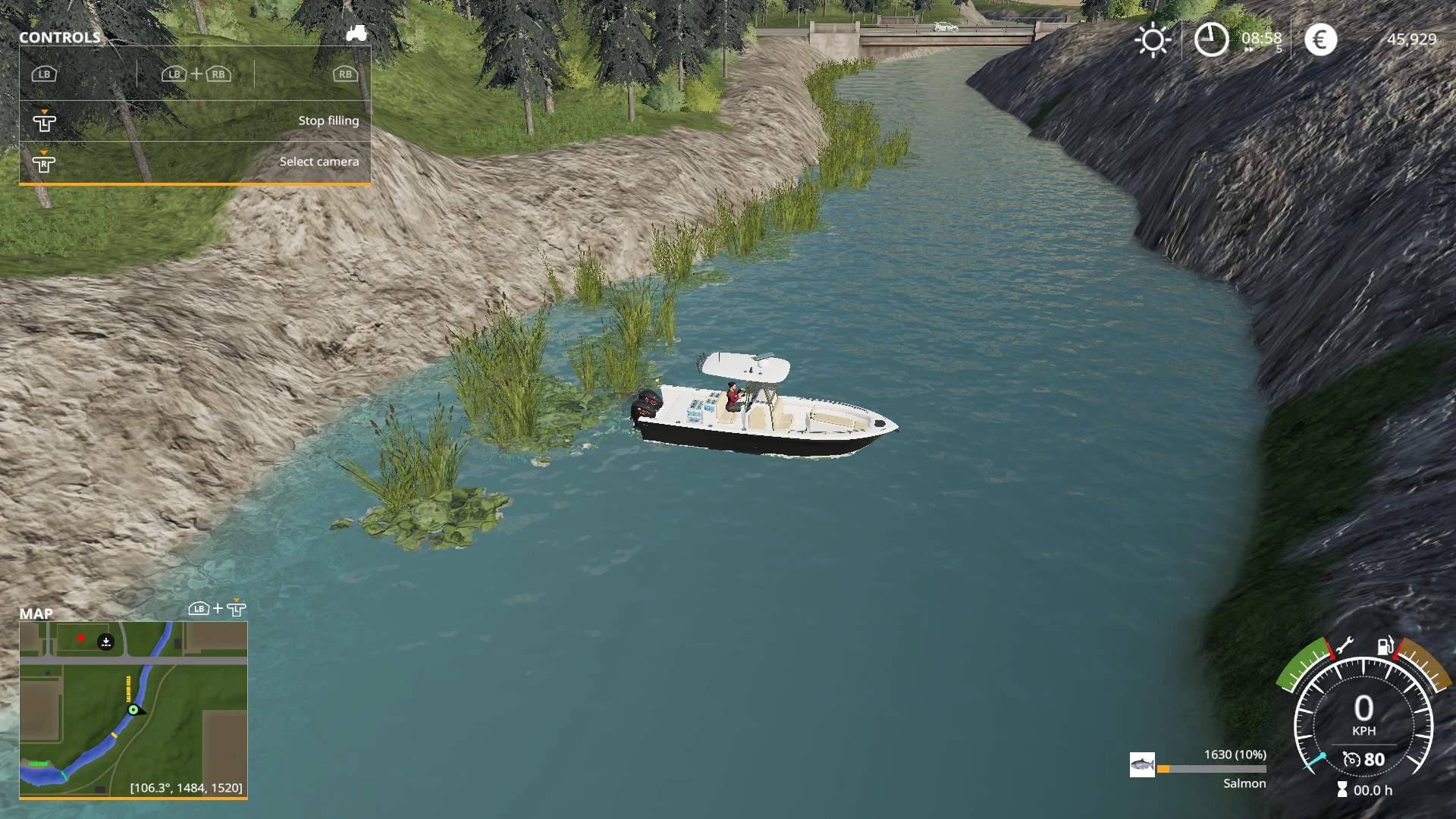Select the Salmon fish icon
Viewport: 1456px width, 819px height.
[1142, 764]
